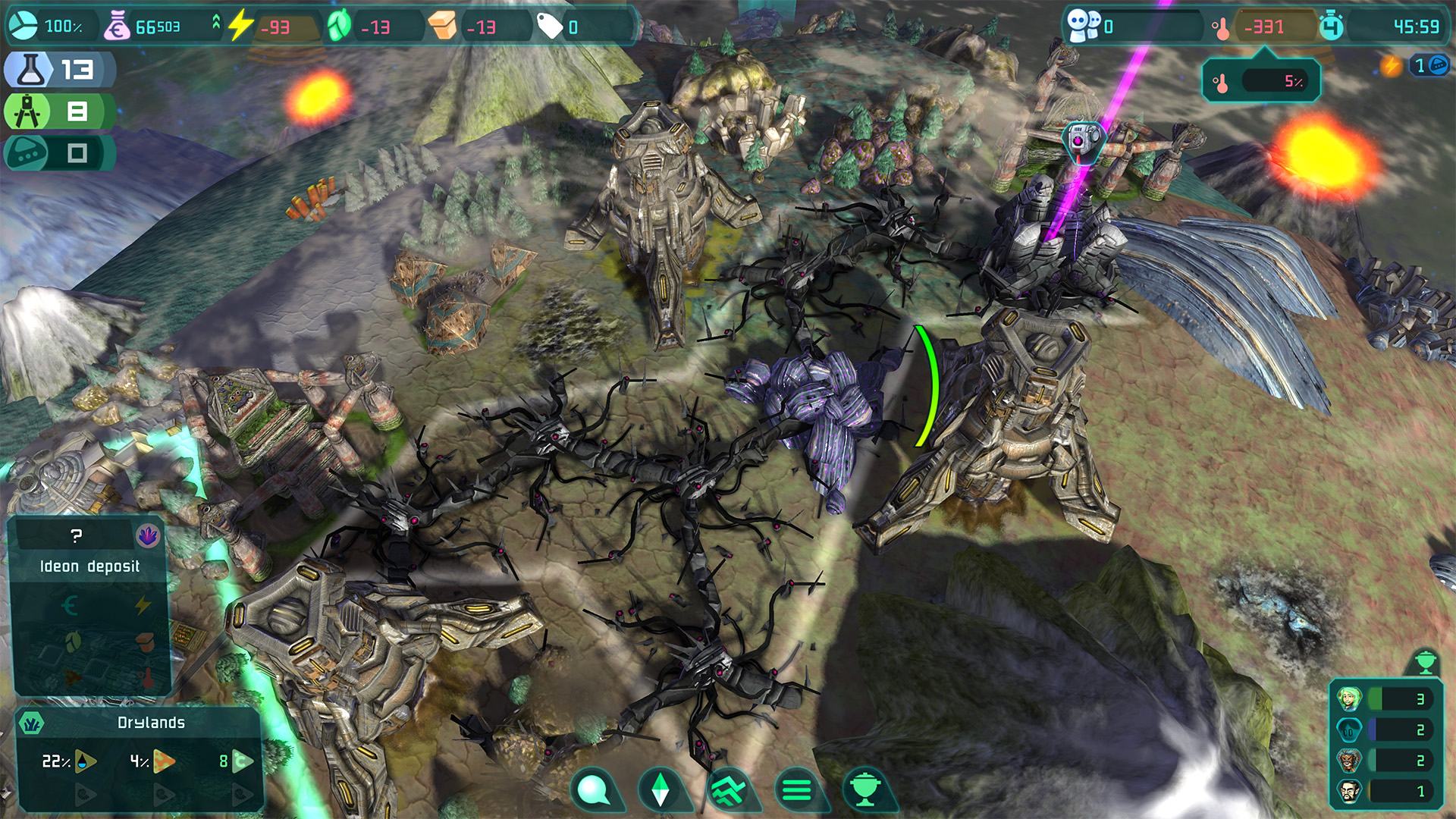
Task: Click the ship panel with square icon
Action: pyautogui.click(x=59, y=154)
